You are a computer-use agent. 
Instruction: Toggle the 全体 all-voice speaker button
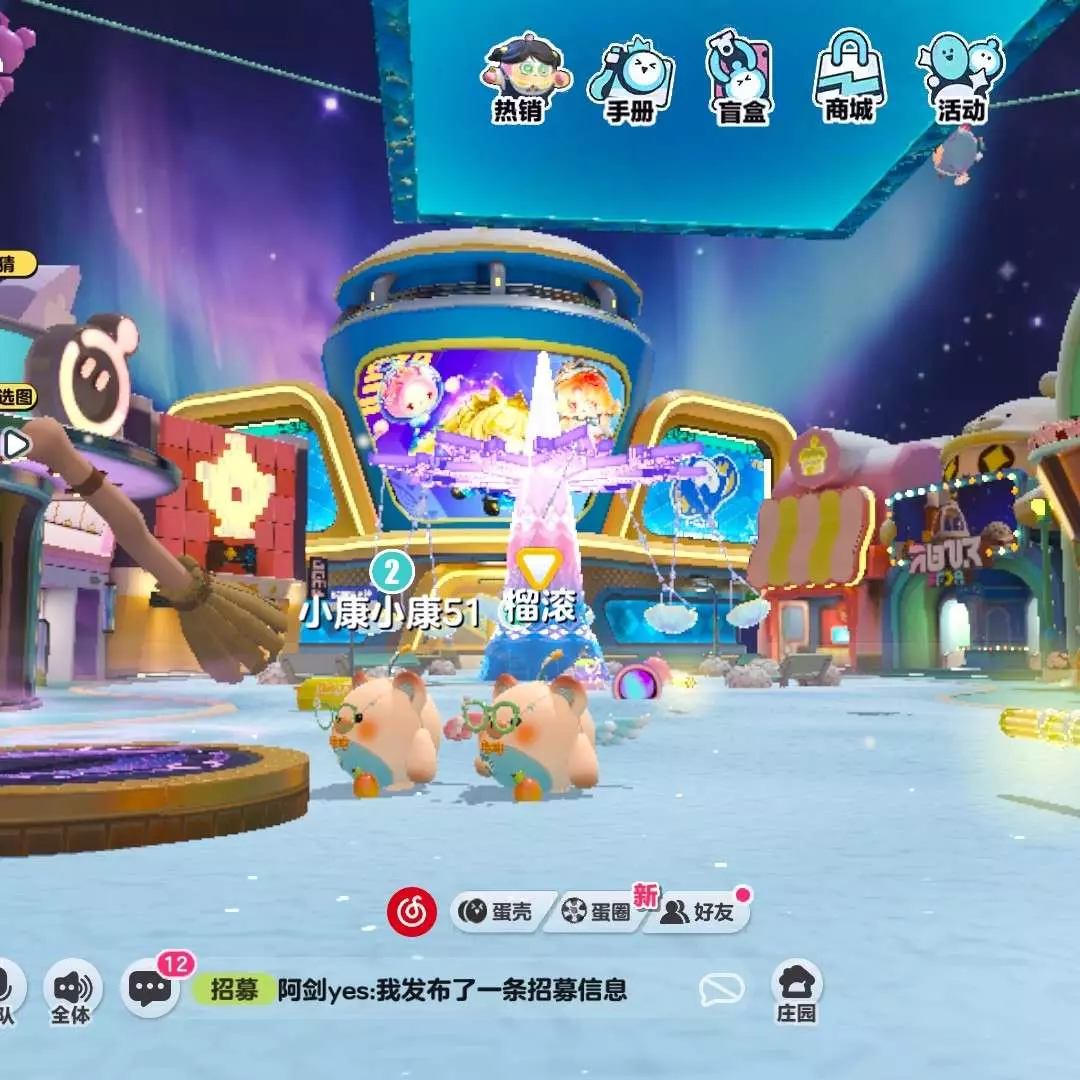pyautogui.click(x=71, y=990)
